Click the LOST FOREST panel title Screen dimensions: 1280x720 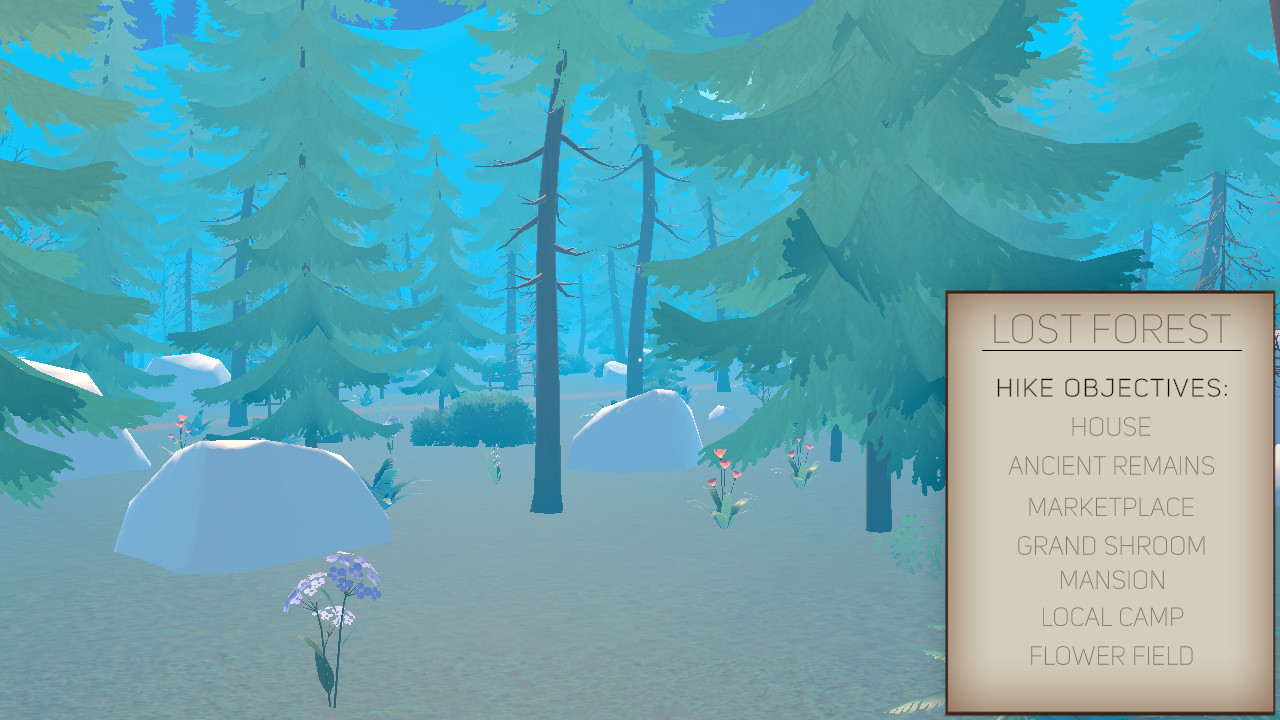(1110, 328)
